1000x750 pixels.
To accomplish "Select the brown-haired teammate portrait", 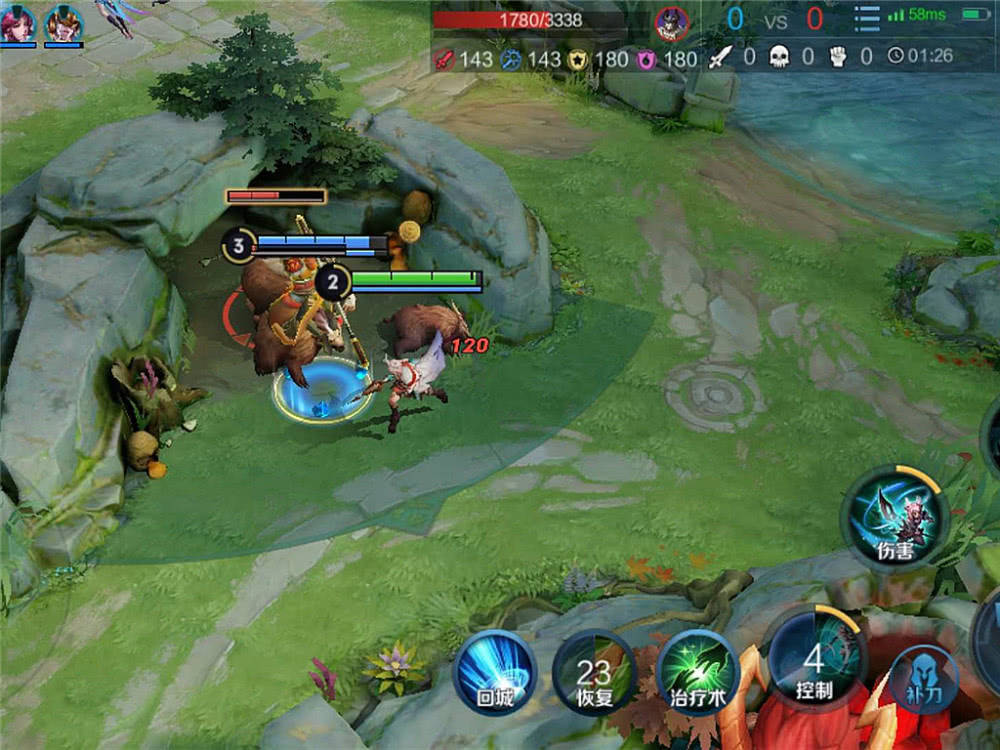I will coord(64,23).
